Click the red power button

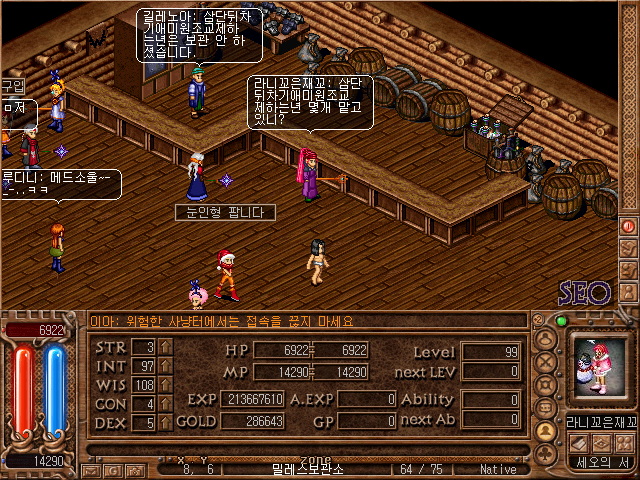(x=628, y=226)
